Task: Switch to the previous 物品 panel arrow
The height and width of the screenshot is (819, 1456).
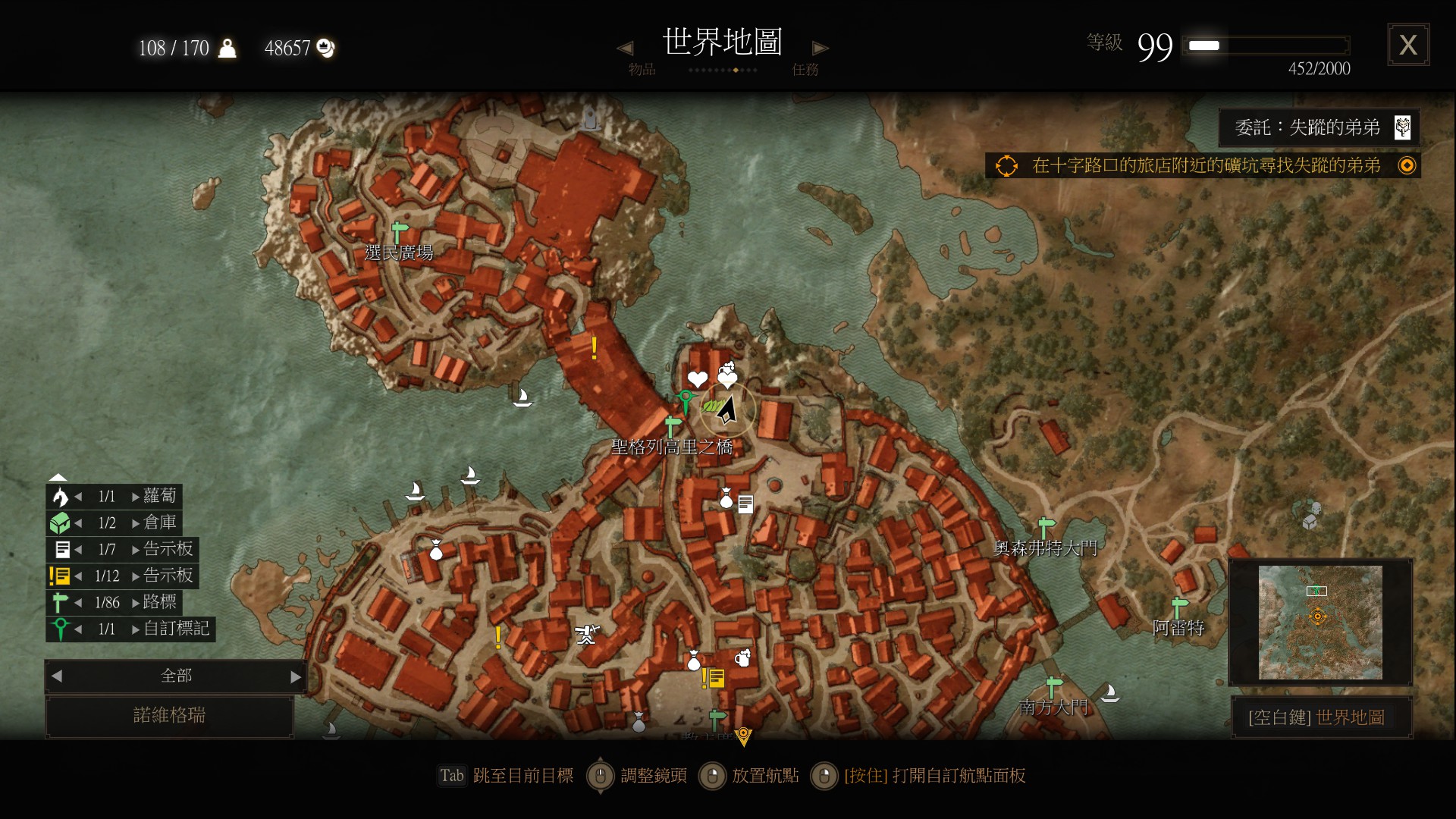Action: (x=625, y=49)
